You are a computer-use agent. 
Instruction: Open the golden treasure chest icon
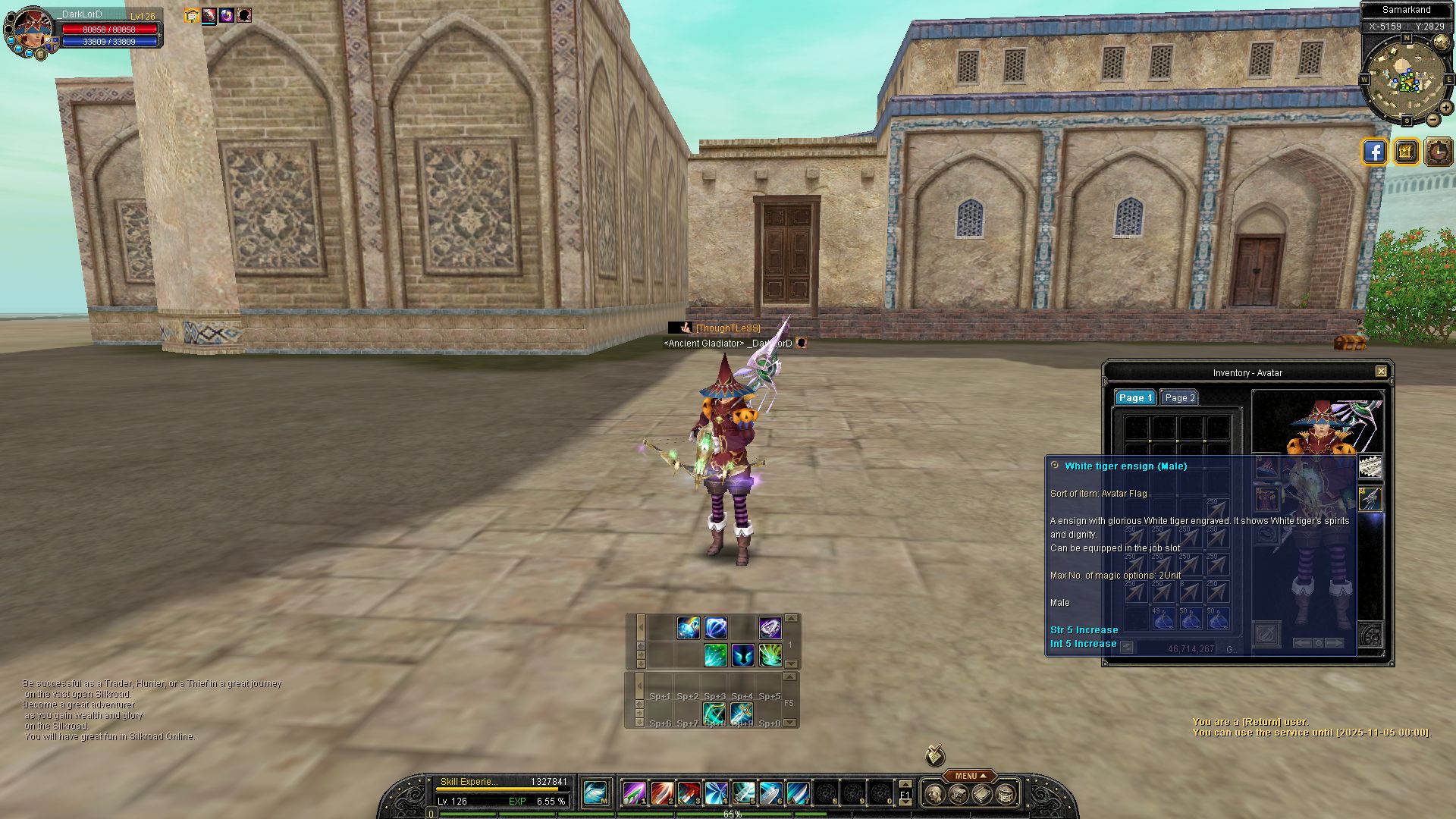coord(1405,152)
